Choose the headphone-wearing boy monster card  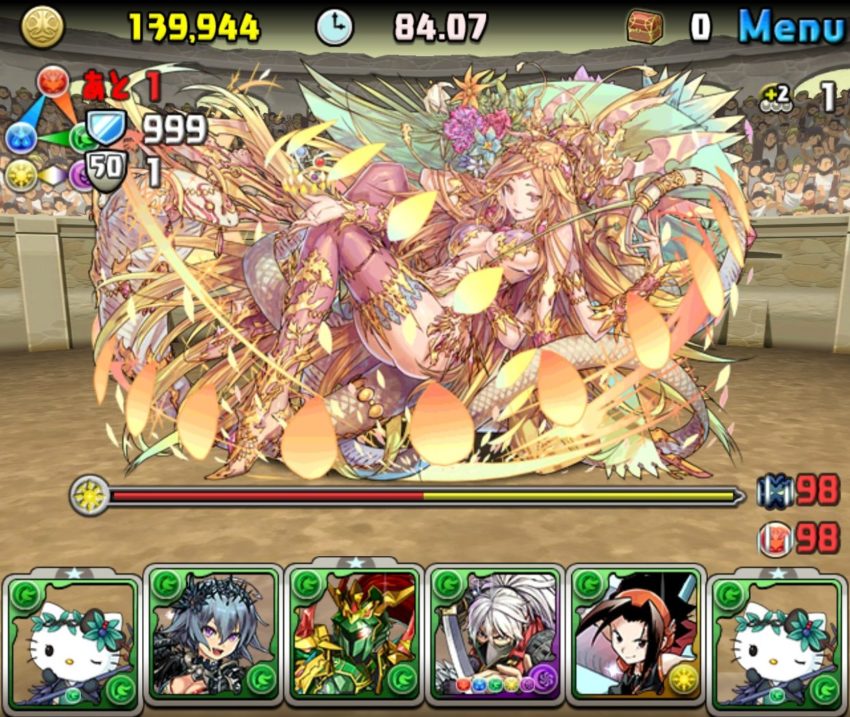[636, 636]
